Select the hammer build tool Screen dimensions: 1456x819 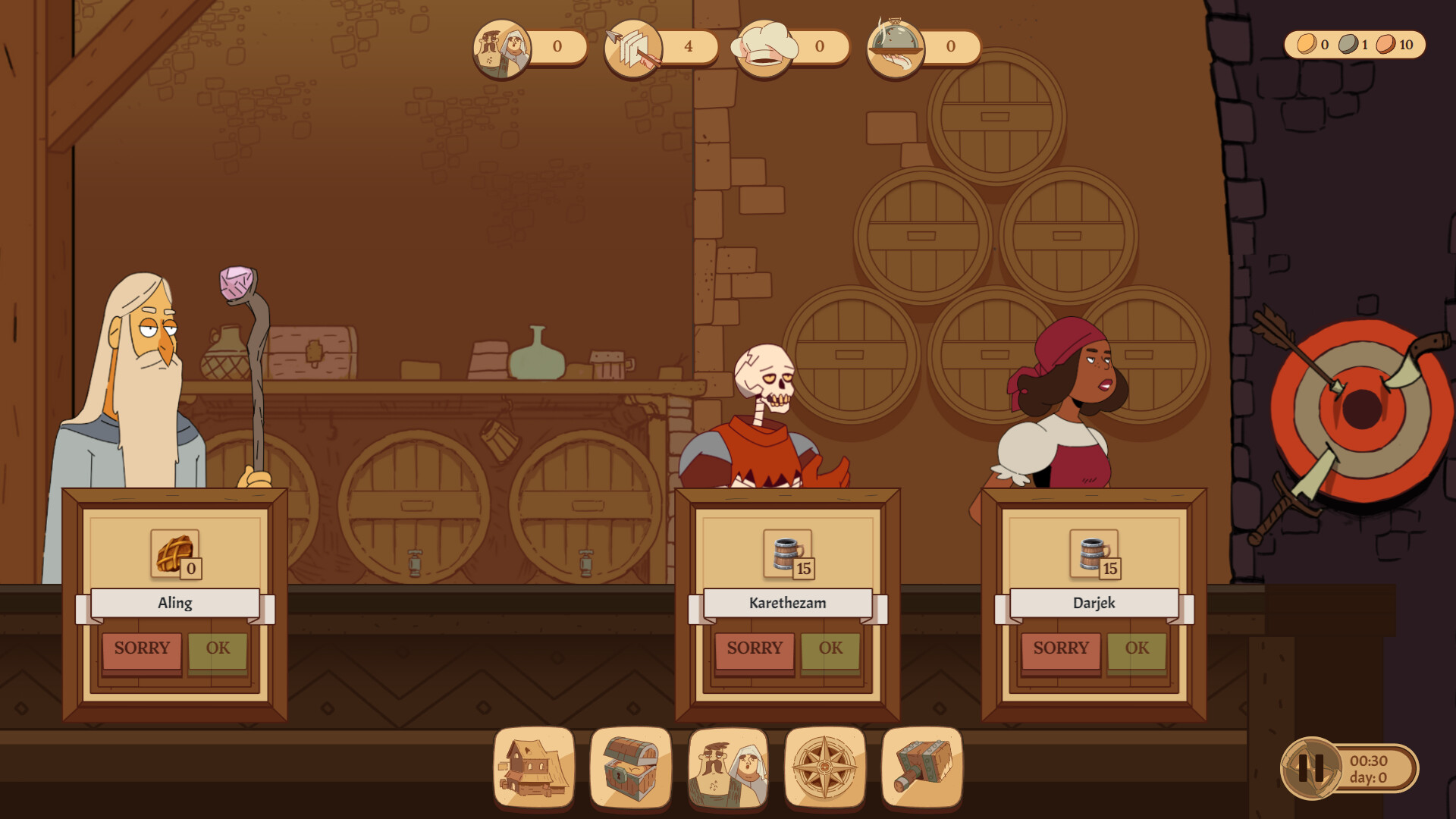pyautogui.click(x=921, y=768)
